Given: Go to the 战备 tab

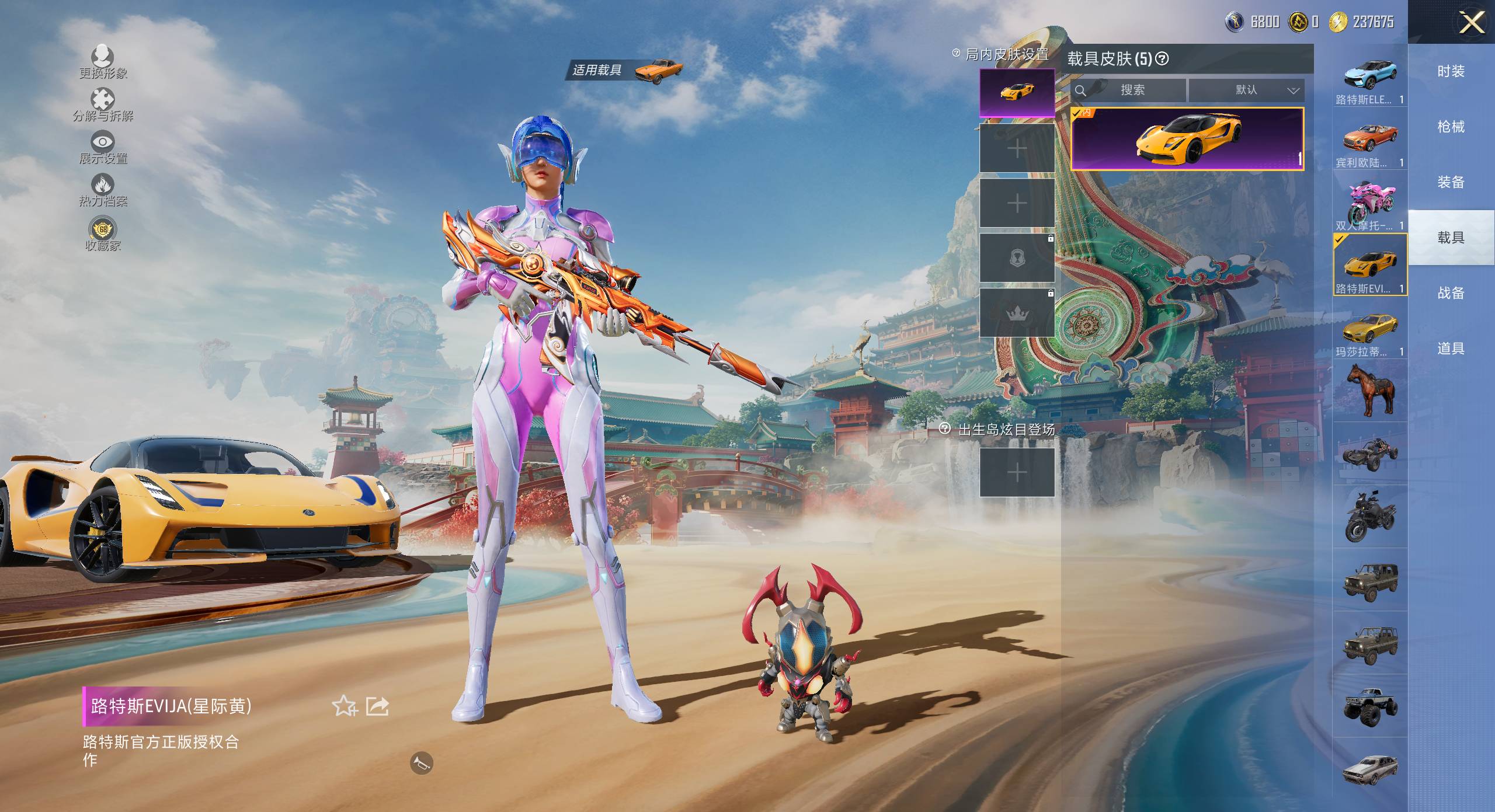Looking at the screenshot, I should point(1451,293).
